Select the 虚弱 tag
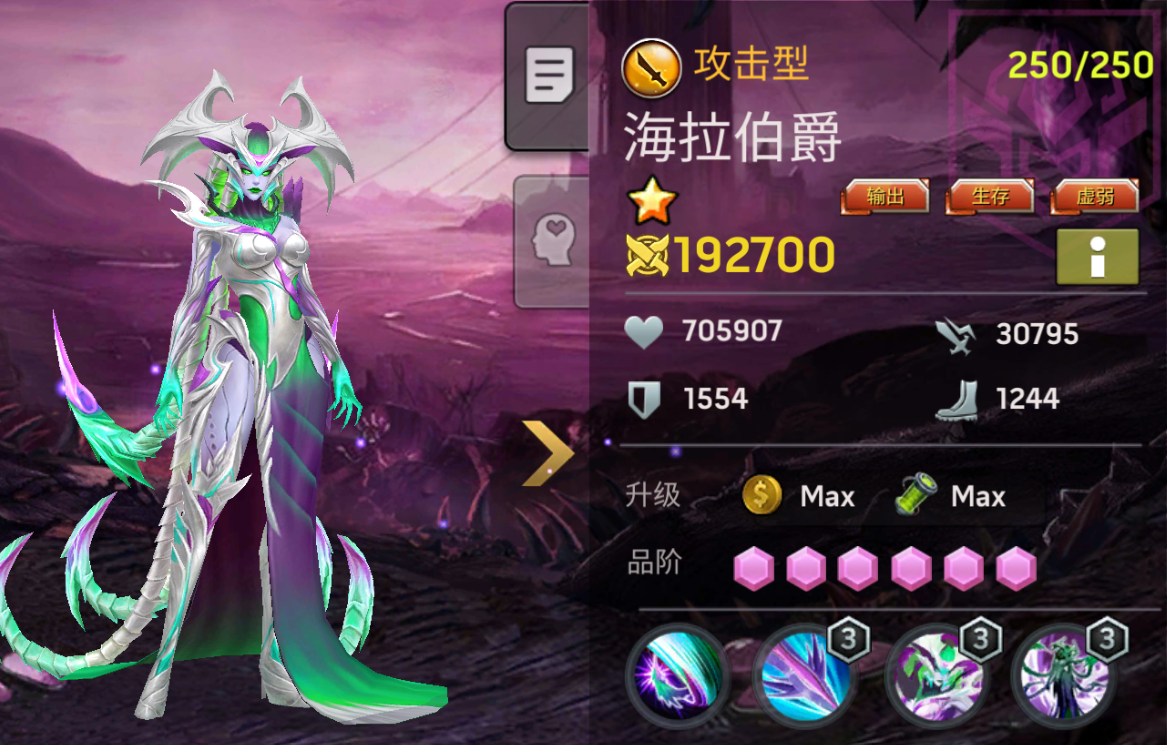1167x745 pixels. [x=1094, y=197]
